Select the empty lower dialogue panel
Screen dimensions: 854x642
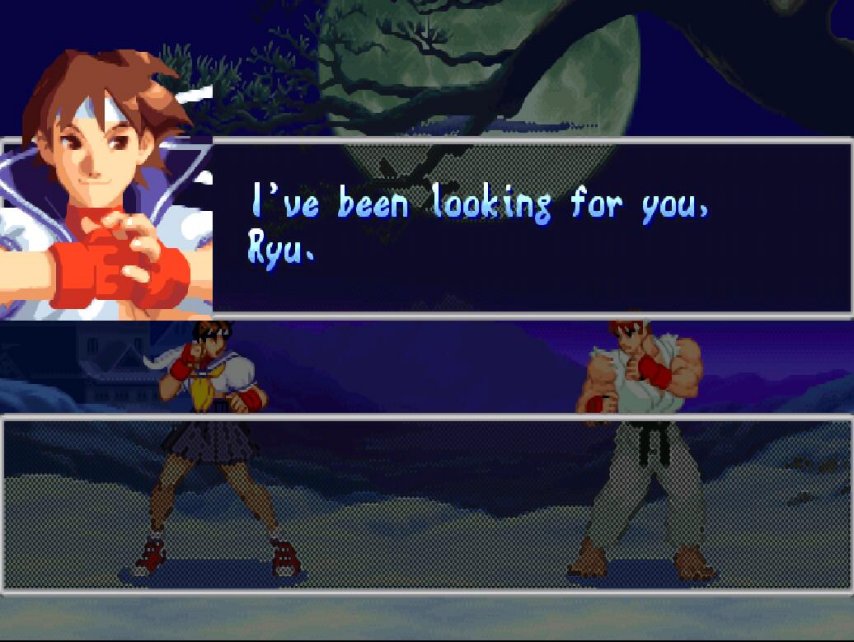pyautogui.click(x=427, y=503)
